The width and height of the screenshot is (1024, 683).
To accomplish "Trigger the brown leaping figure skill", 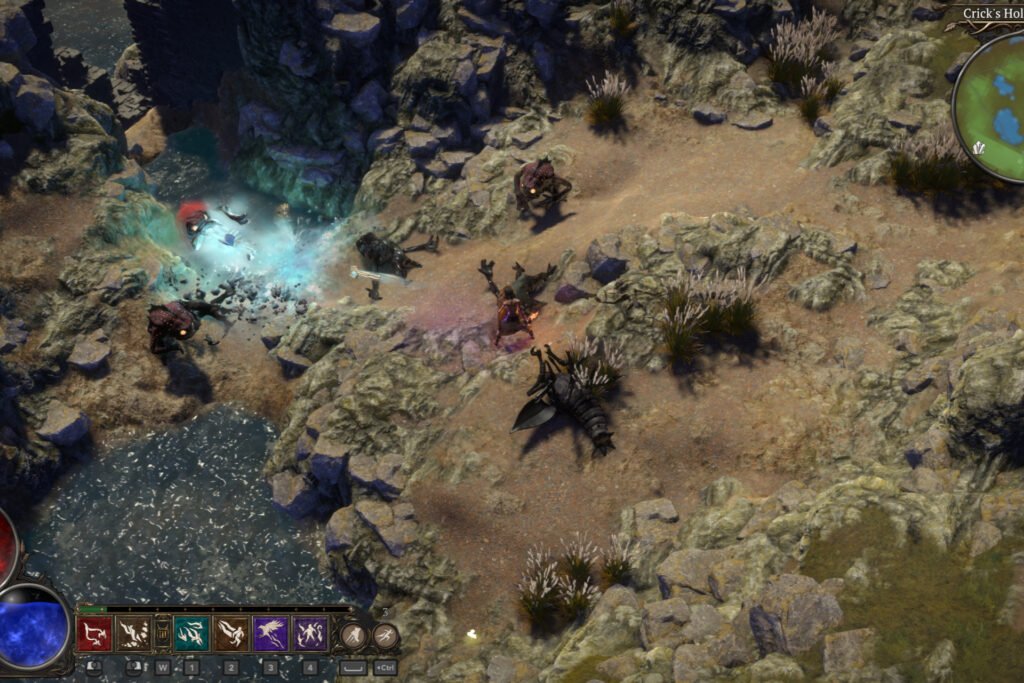I will (x=231, y=633).
